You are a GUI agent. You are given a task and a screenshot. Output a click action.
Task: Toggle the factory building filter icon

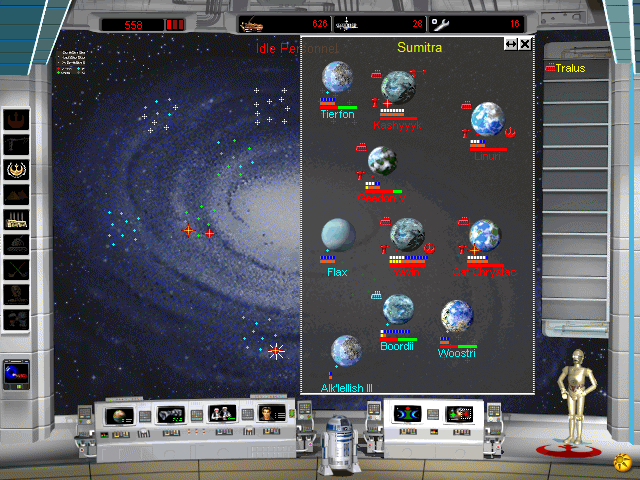[17, 220]
